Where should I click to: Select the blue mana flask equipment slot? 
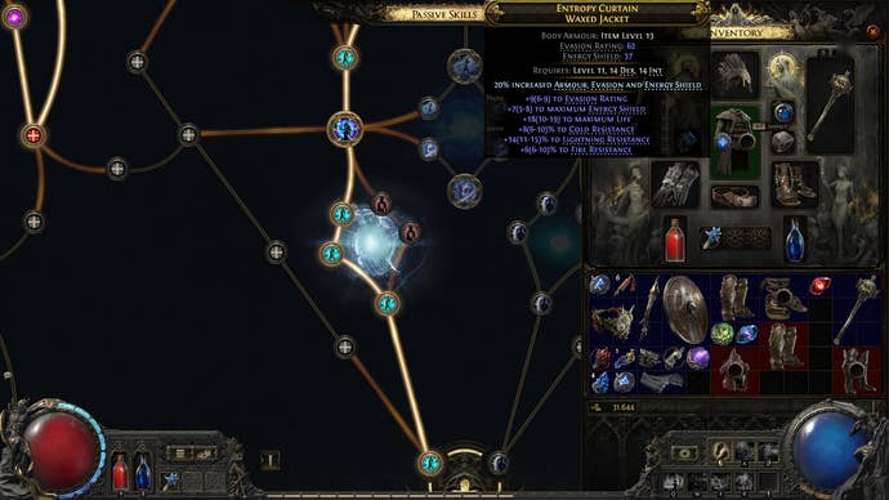tap(795, 240)
